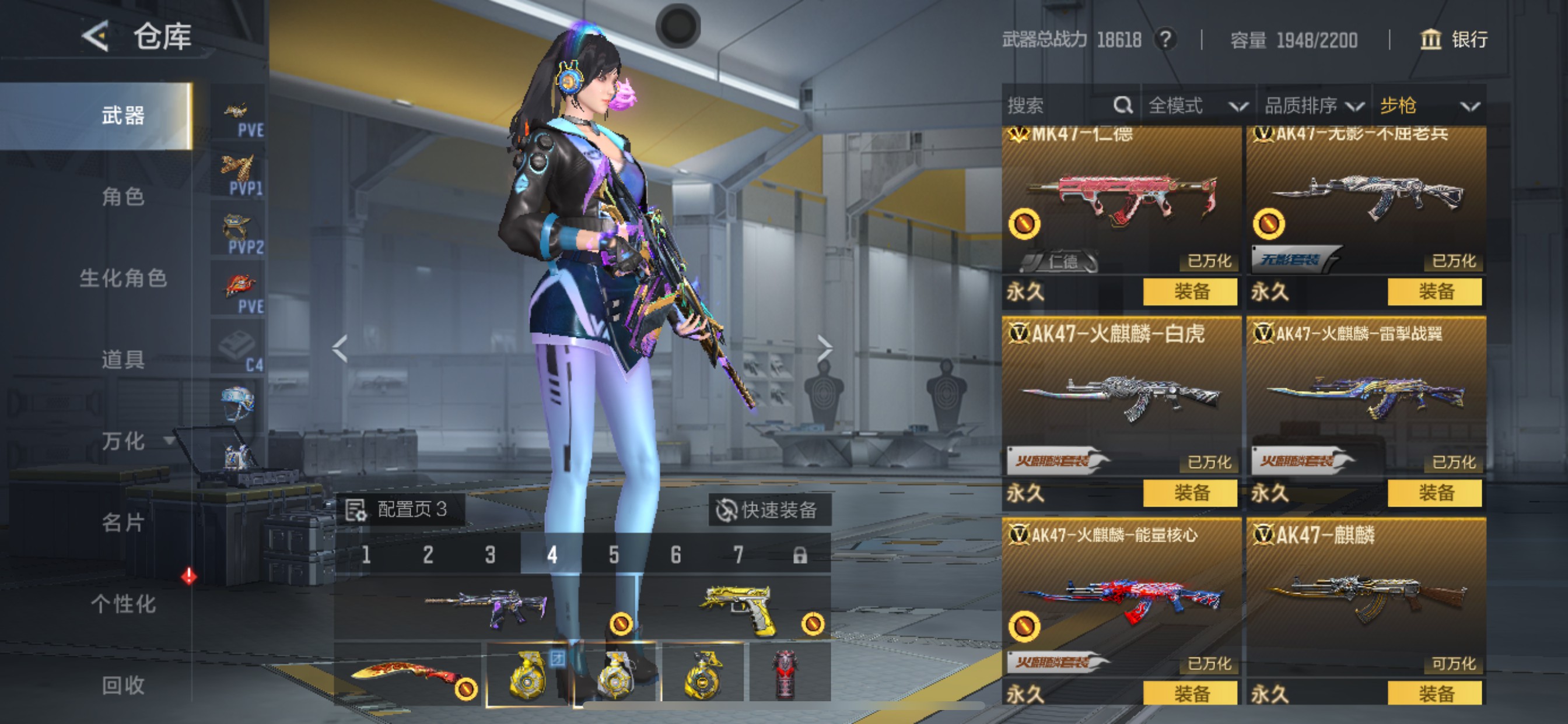Expand the 万化 menu entry
1568x724 pixels.
(x=135, y=441)
